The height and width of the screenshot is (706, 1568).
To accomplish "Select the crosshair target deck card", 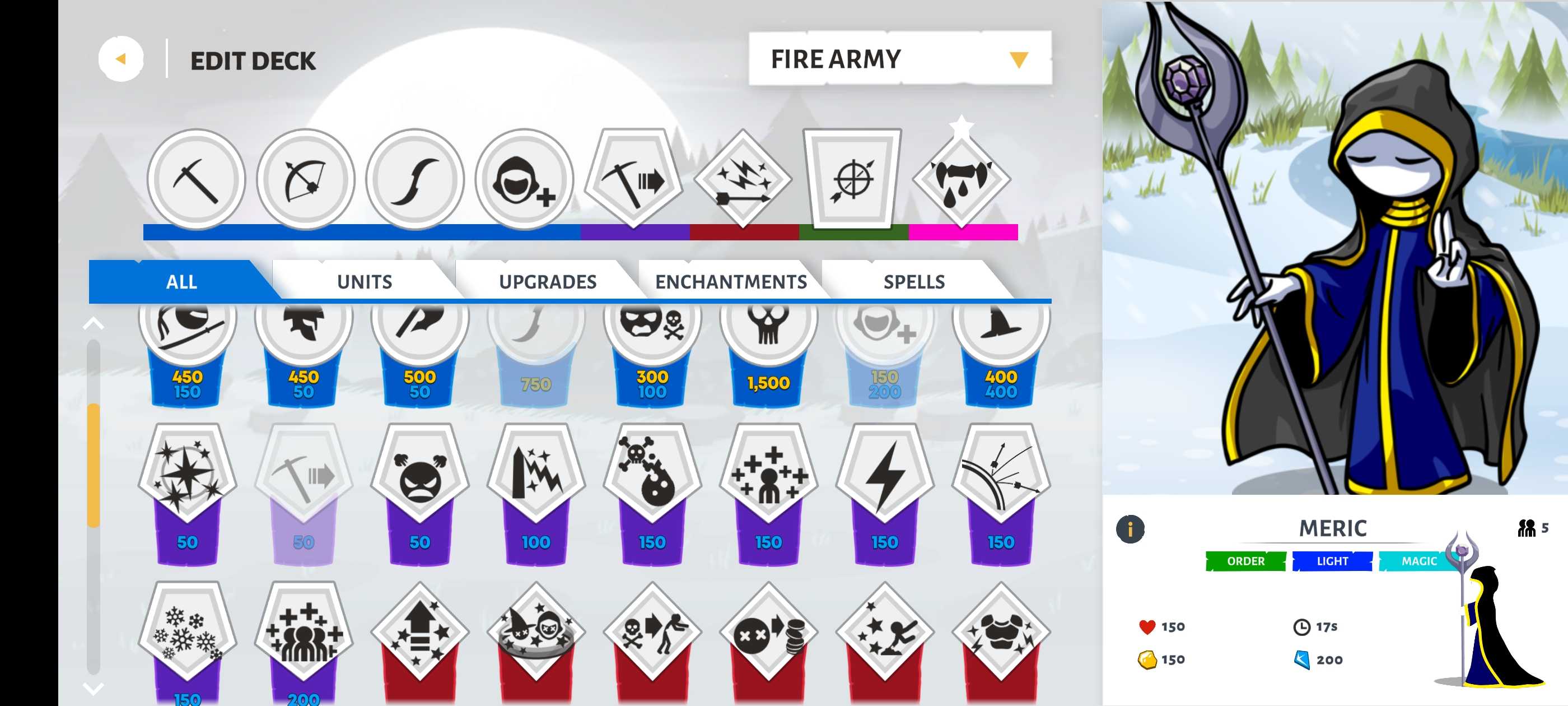I will point(852,179).
